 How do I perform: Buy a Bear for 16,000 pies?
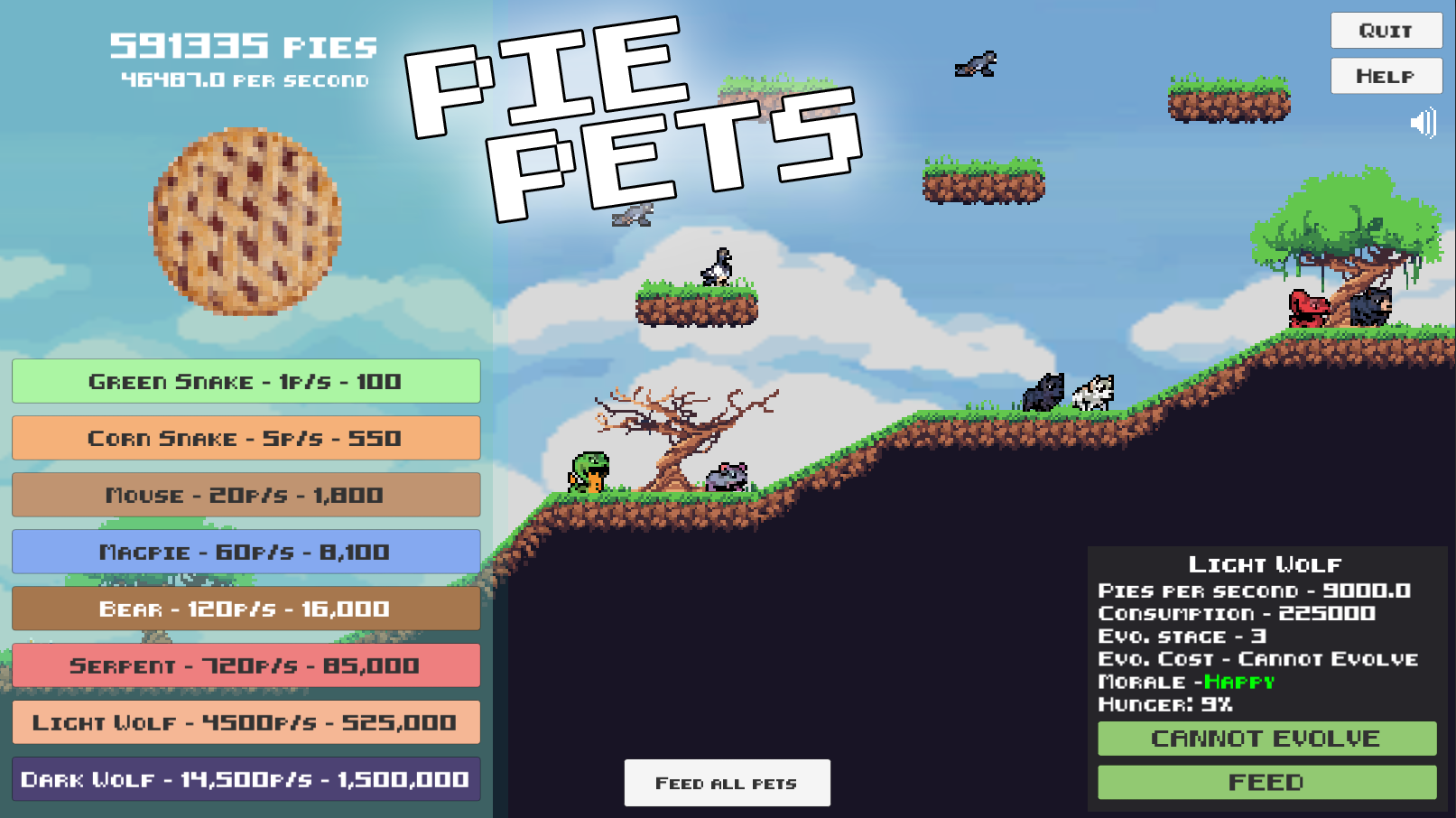click(x=246, y=609)
